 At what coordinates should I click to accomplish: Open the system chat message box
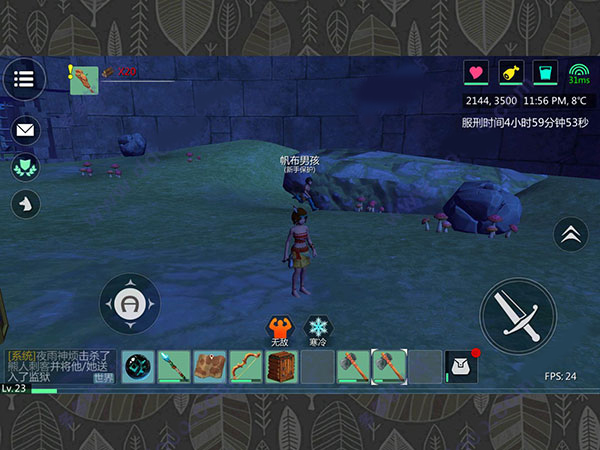point(60,366)
